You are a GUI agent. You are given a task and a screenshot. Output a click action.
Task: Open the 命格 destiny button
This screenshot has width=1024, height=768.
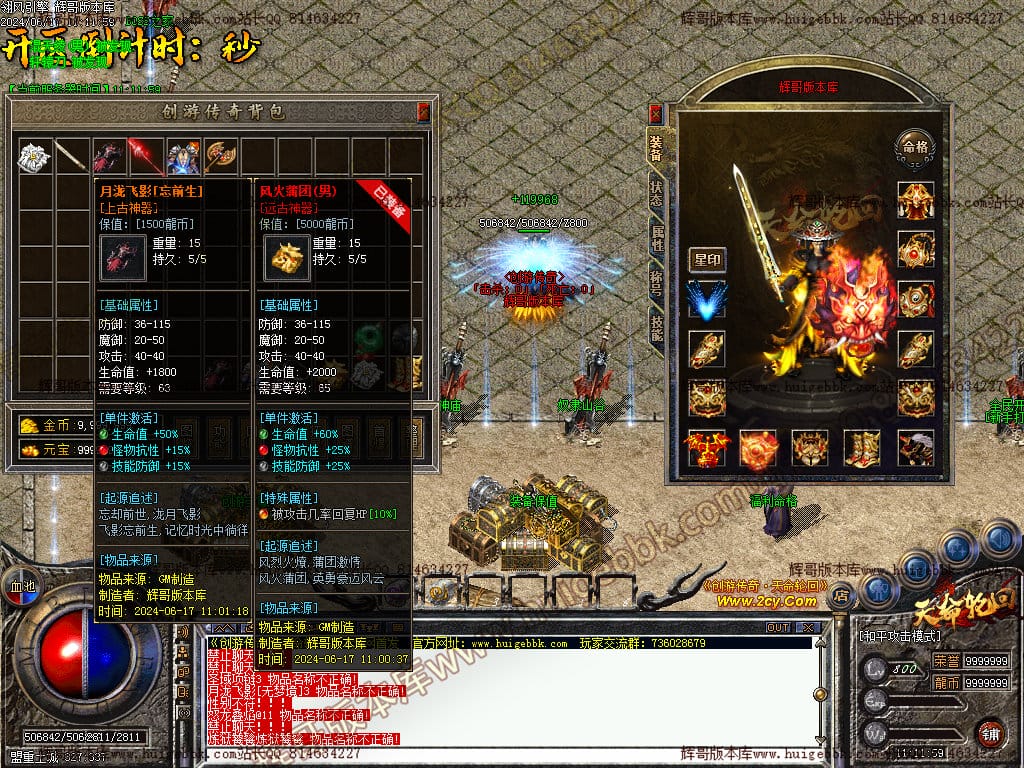click(915, 146)
